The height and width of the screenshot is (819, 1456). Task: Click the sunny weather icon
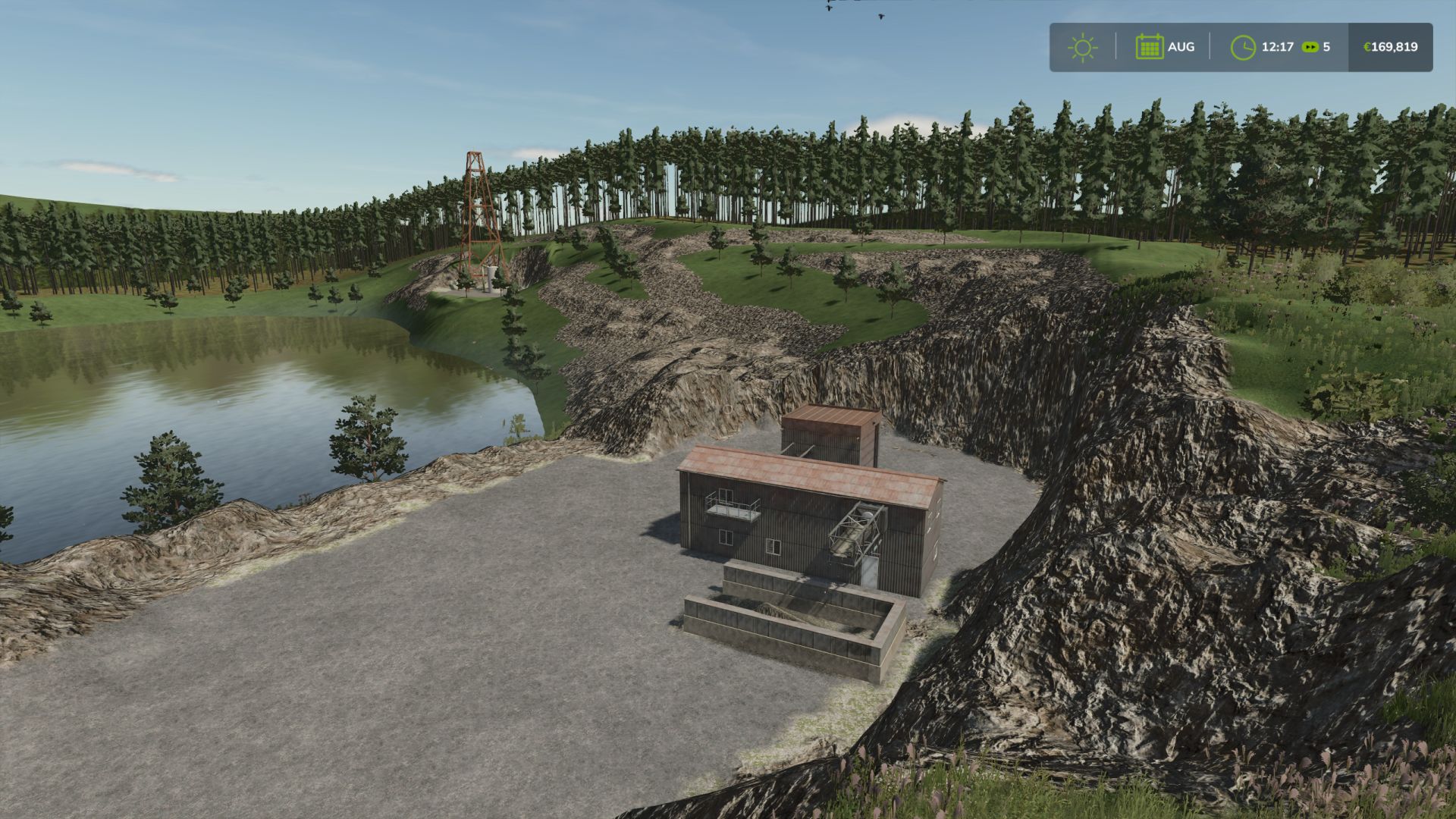1082,47
